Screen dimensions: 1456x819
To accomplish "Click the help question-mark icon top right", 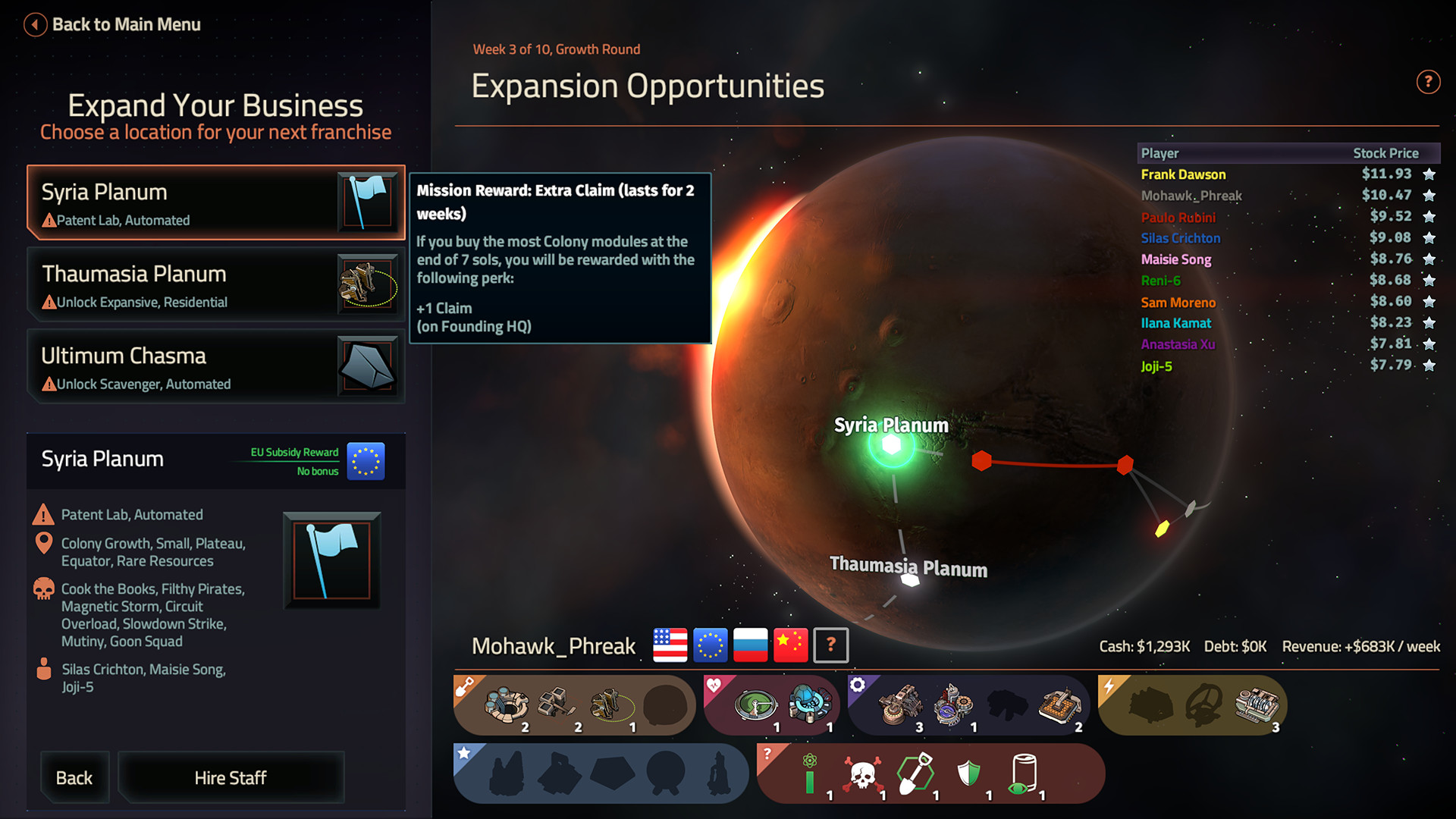I will click(x=1429, y=82).
